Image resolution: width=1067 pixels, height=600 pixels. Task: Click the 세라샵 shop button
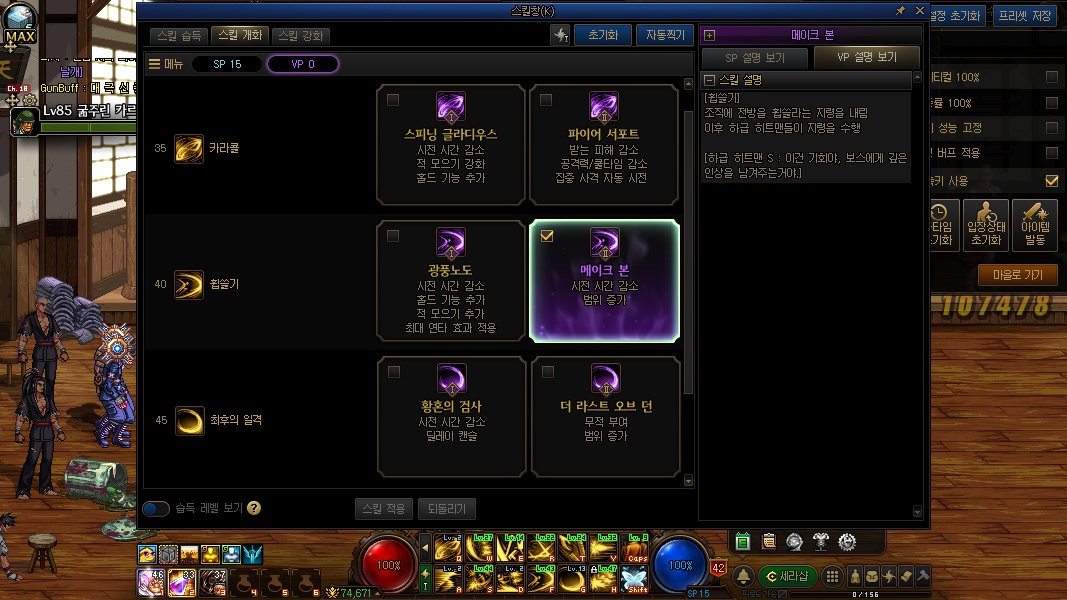pos(788,576)
